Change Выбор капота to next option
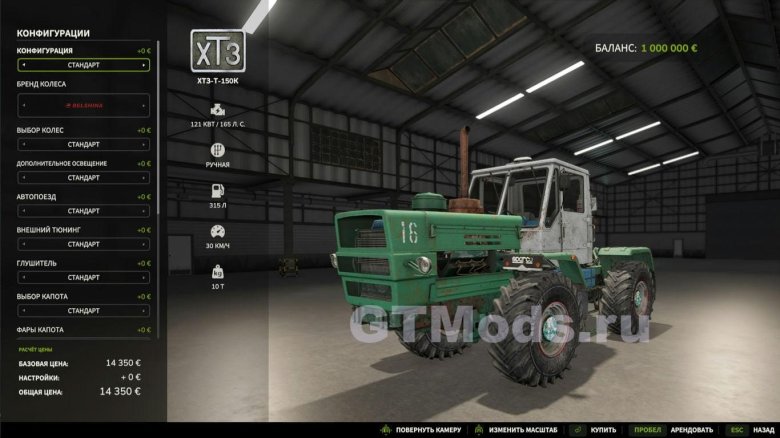The height and width of the screenshot is (438, 780). [144, 311]
